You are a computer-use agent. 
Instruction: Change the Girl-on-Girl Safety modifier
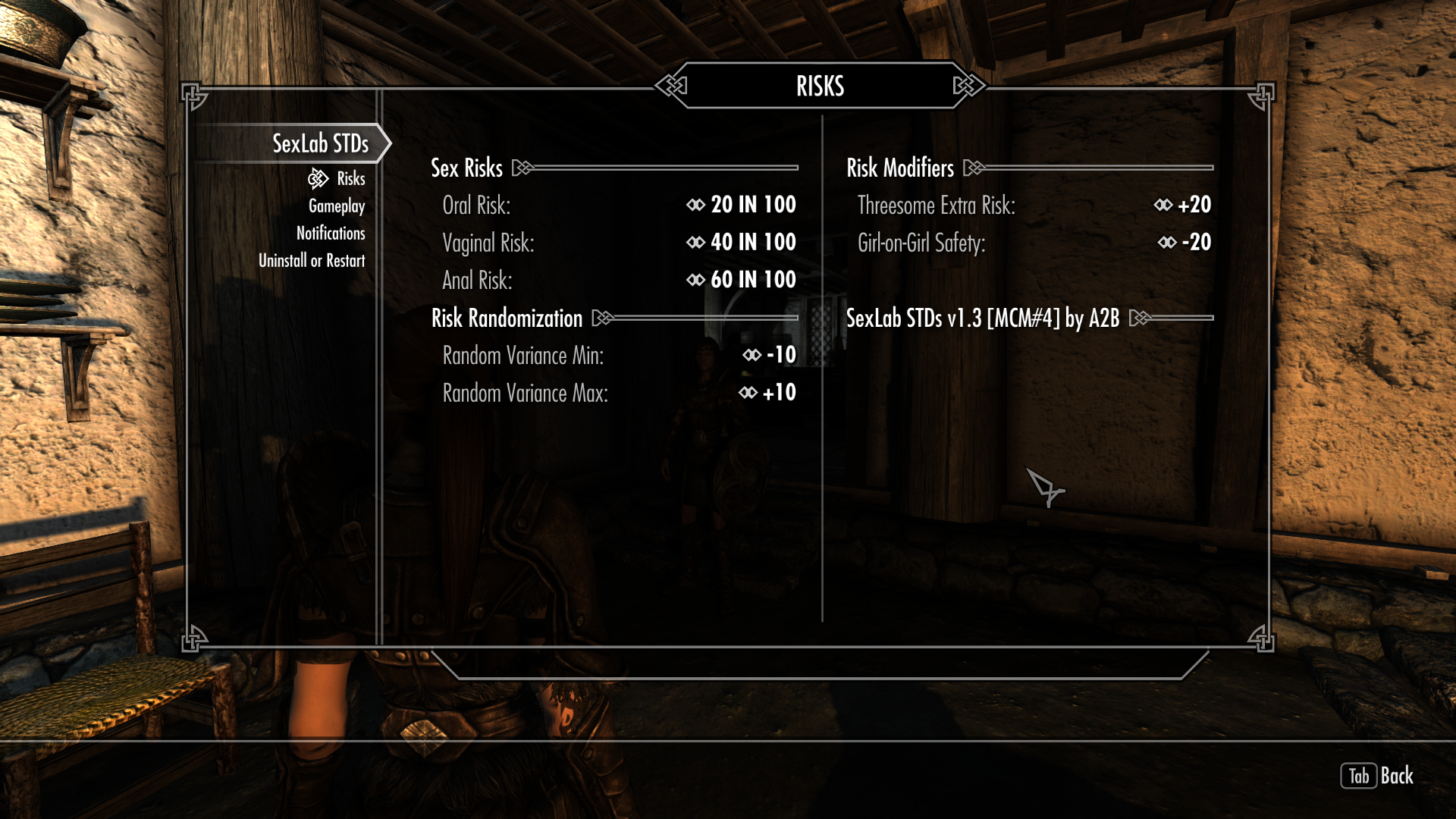pos(1195,243)
